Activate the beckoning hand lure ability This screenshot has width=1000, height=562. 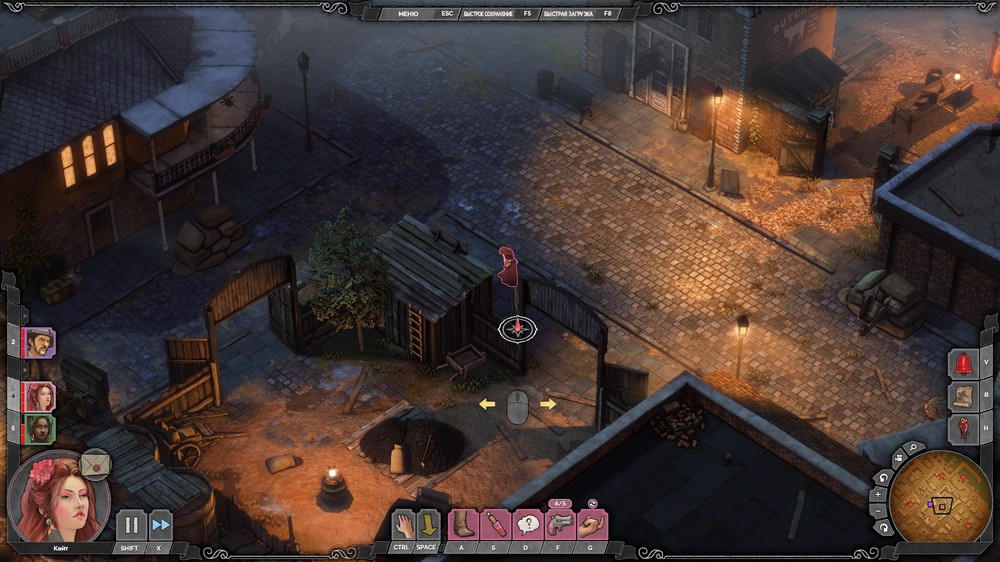[x=591, y=524]
